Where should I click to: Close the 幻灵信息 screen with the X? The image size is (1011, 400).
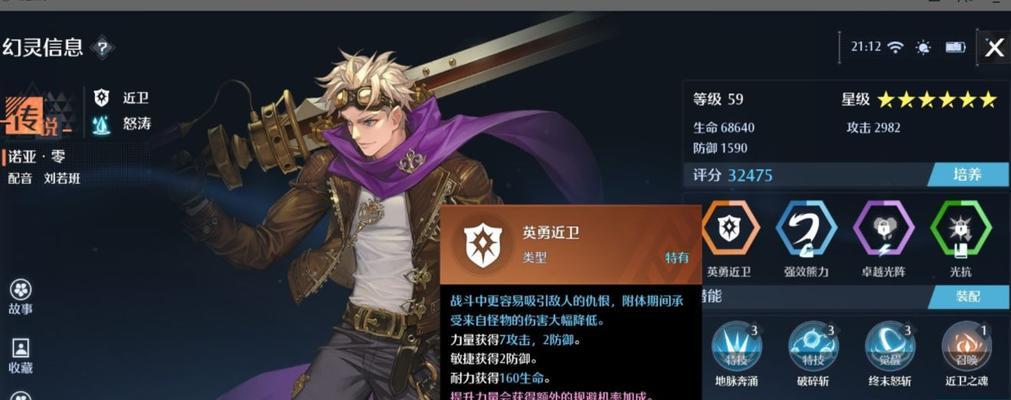(x=994, y=48)
